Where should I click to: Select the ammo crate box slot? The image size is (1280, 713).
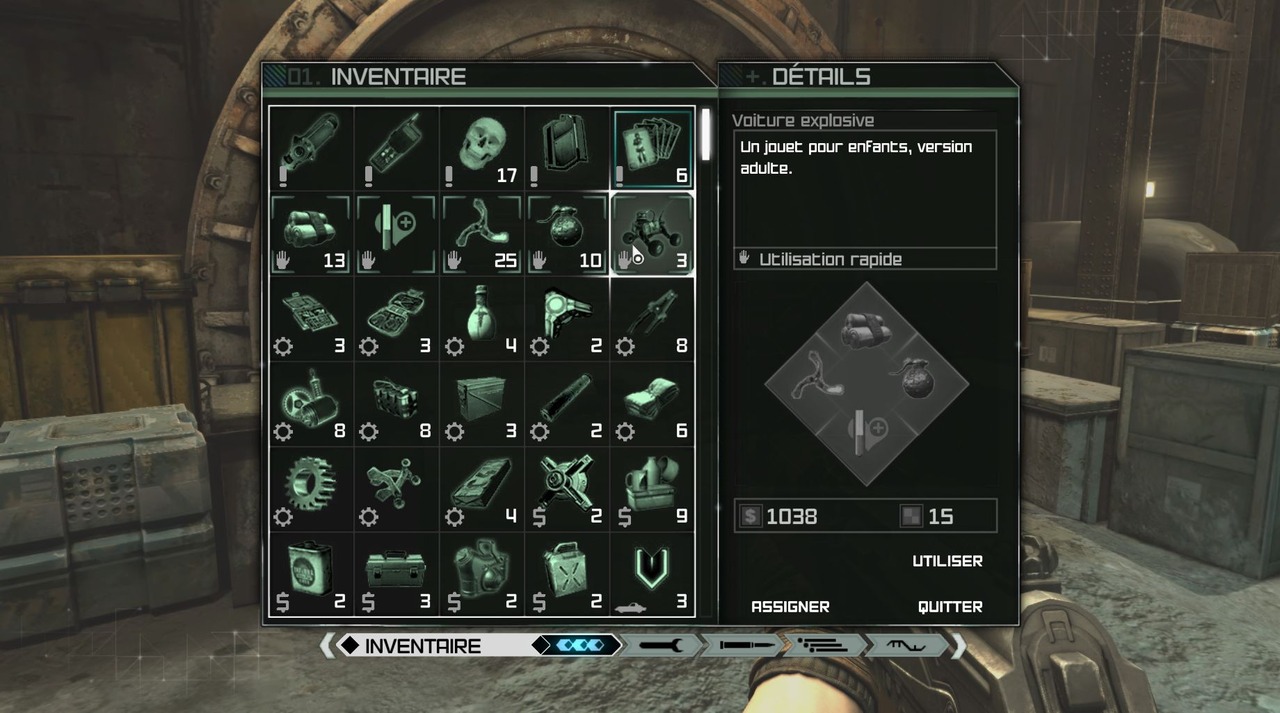coord(482,404)
